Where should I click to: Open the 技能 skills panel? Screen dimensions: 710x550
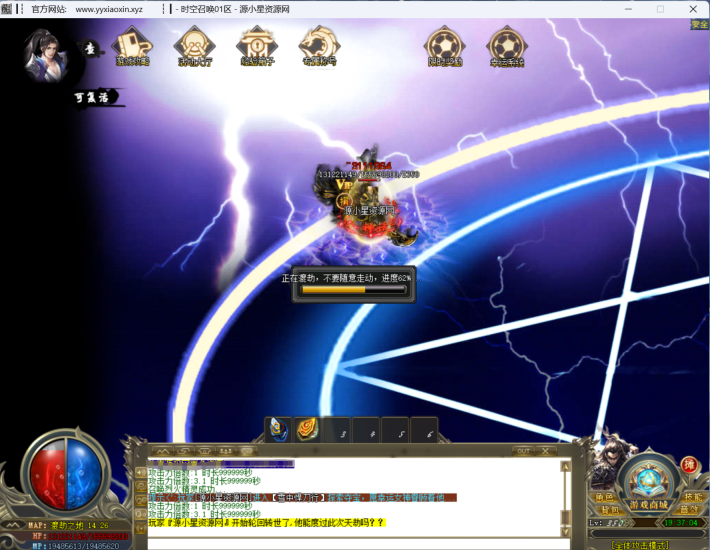tap(693, 498)
